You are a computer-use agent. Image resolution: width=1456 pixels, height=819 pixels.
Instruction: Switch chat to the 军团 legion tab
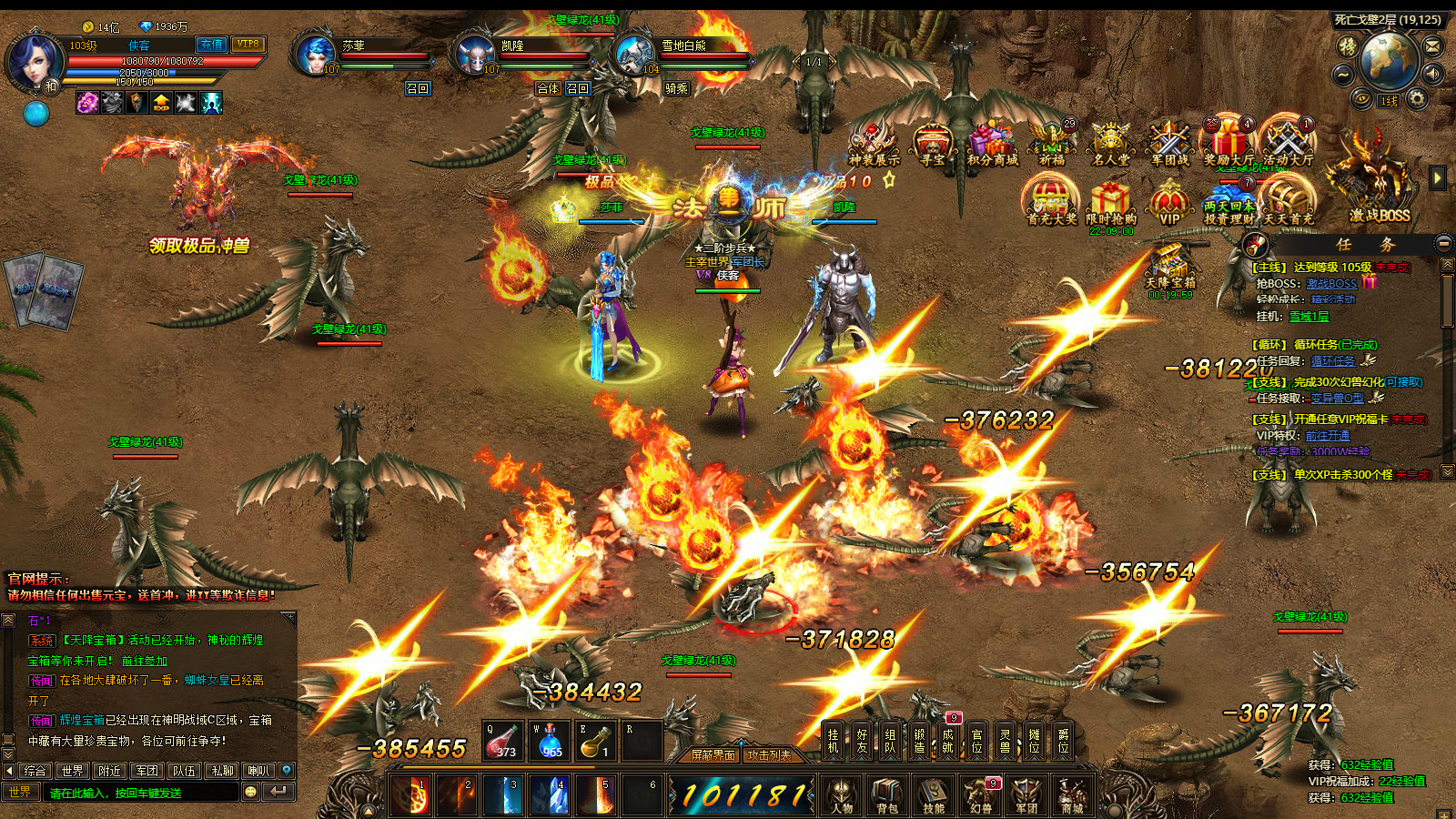coord(147,771)
